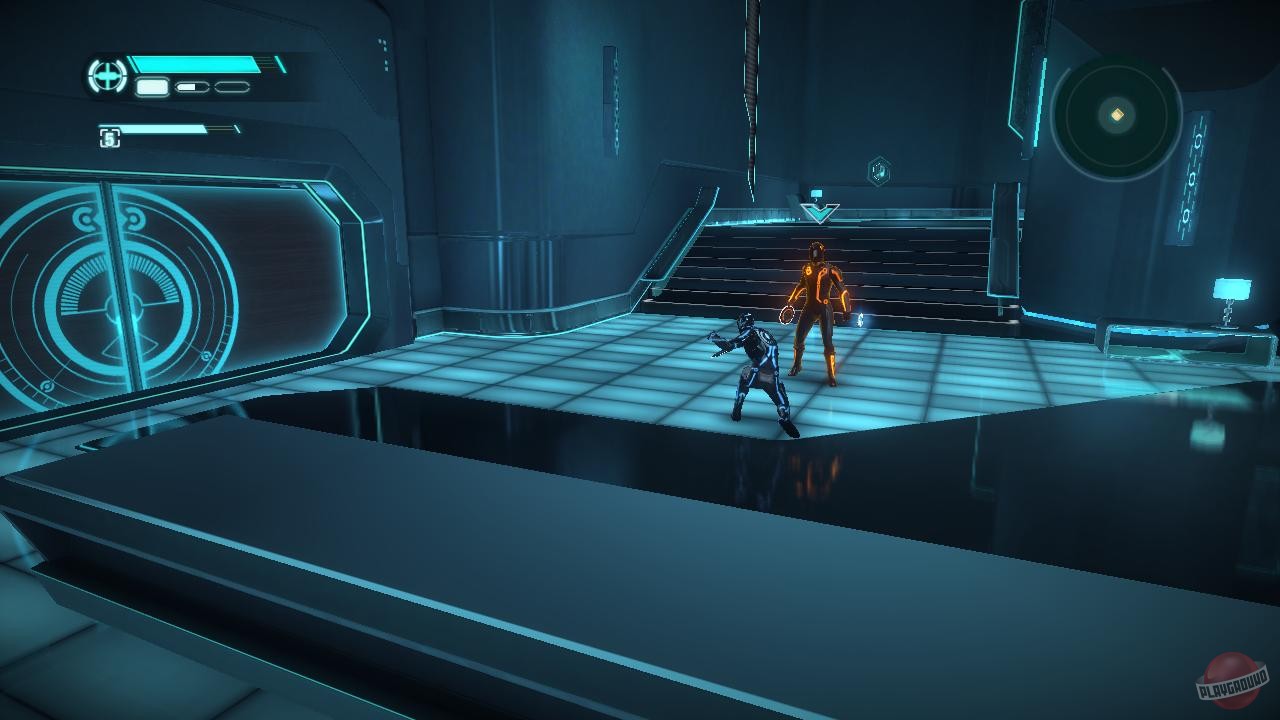The height and width of the screenshot is (720, 1280).
Task: Toggle the empty third energy pill
Action: (230, 88)
